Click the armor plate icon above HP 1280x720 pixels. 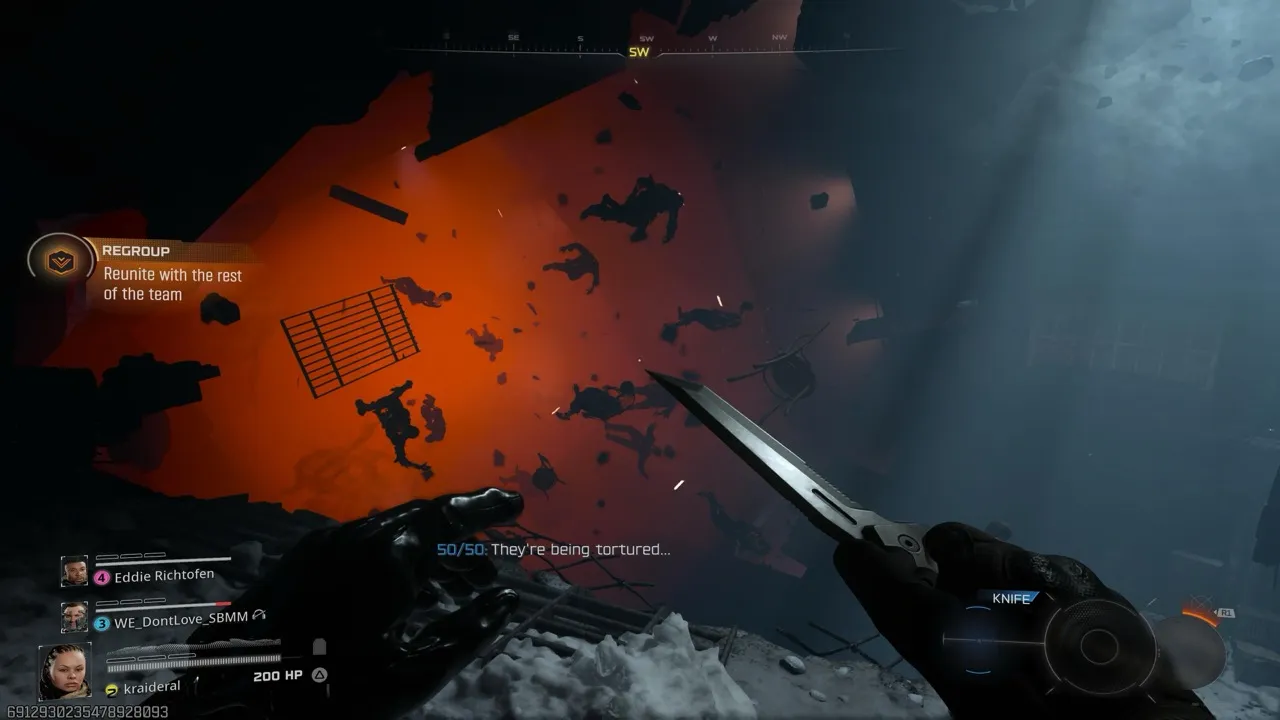[x=319, y=647]
